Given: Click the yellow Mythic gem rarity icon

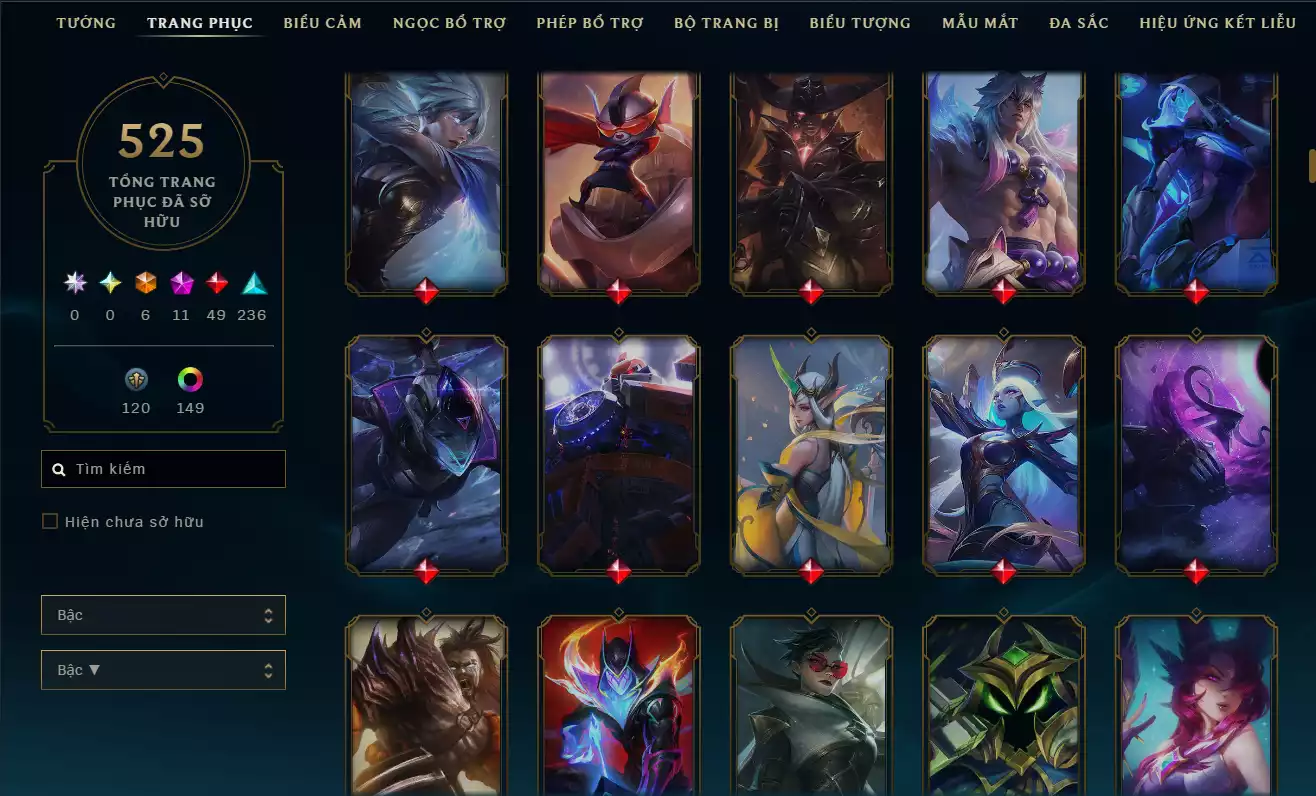Looking at the screenshot, I should pyautogui.click(x=109, y=283).
